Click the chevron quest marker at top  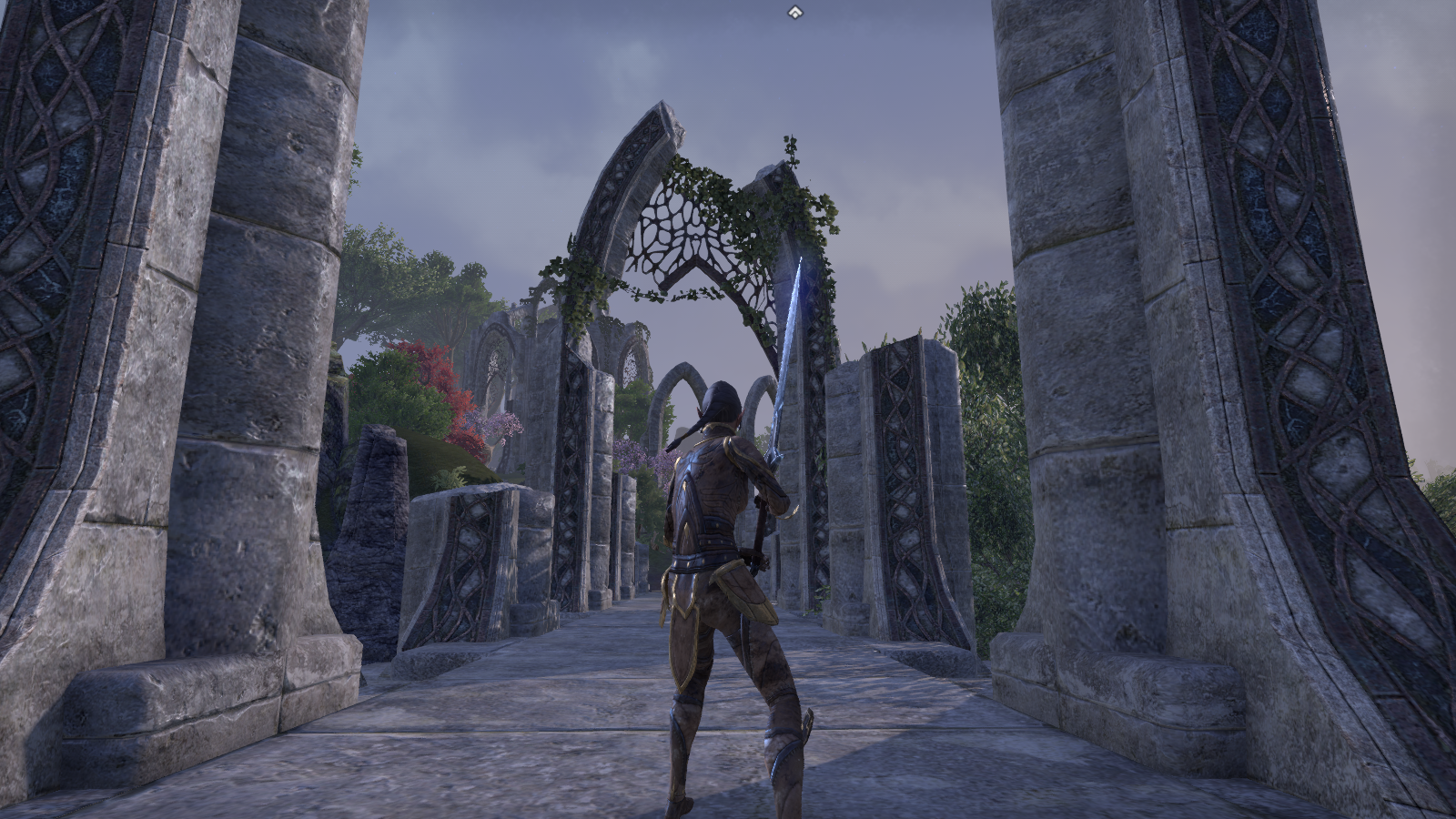point(794,12)
